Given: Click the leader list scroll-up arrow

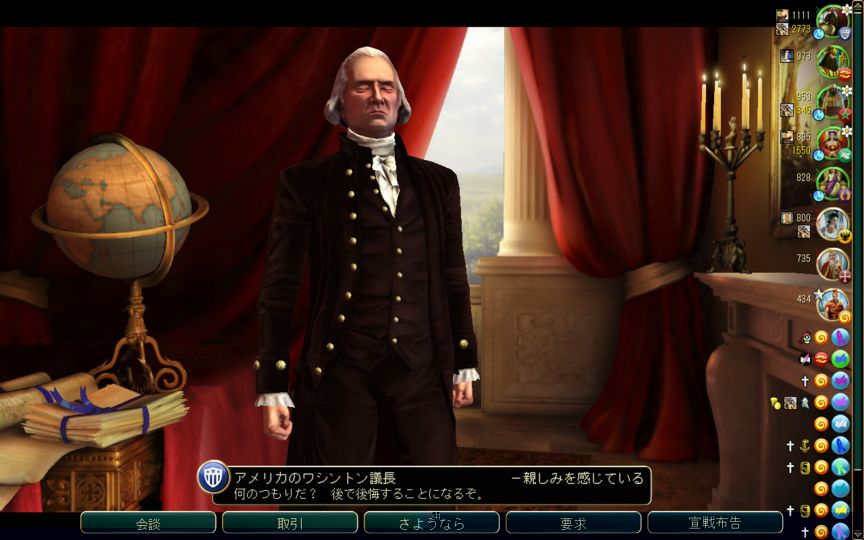Looking at the screenshot, I should [x=856, y=7].
